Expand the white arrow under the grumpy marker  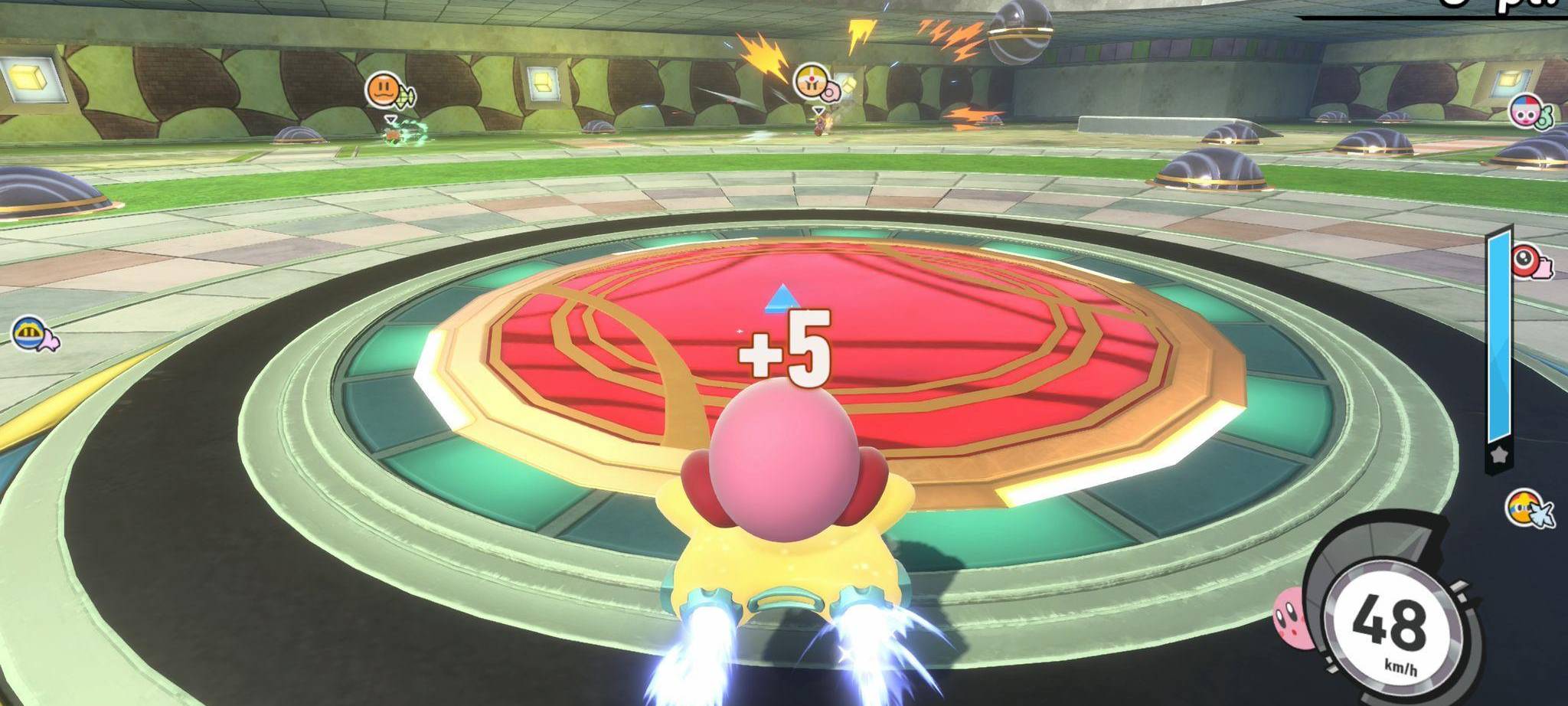click(x=390, y=119)
